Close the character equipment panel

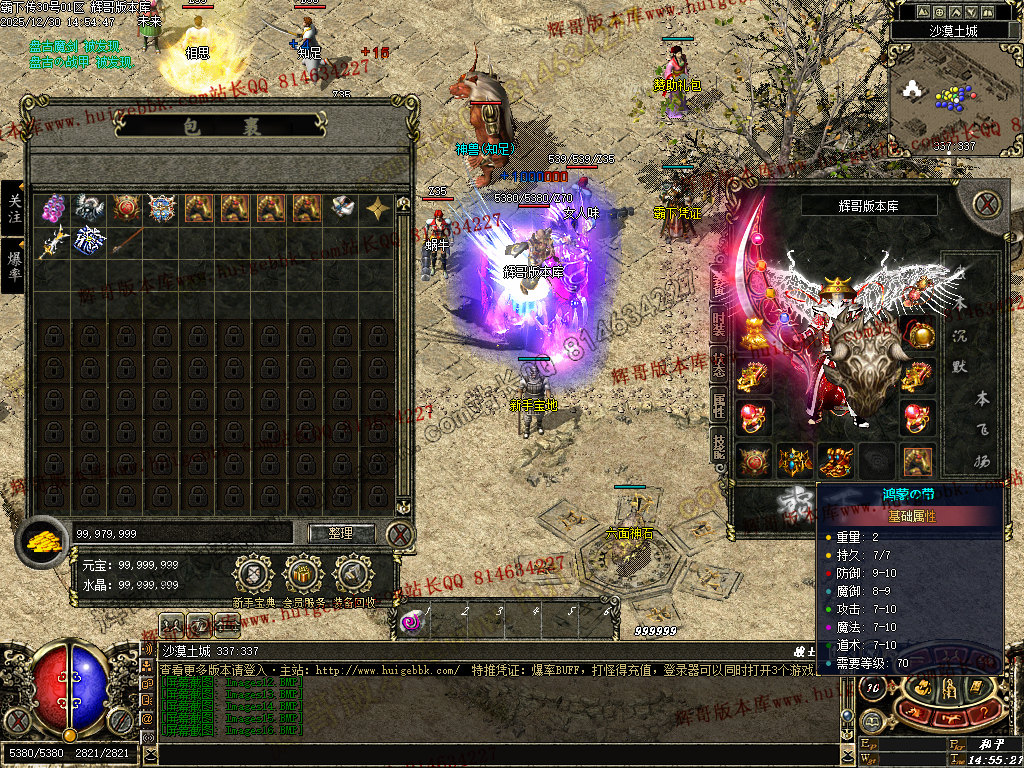tap(987, 205)
